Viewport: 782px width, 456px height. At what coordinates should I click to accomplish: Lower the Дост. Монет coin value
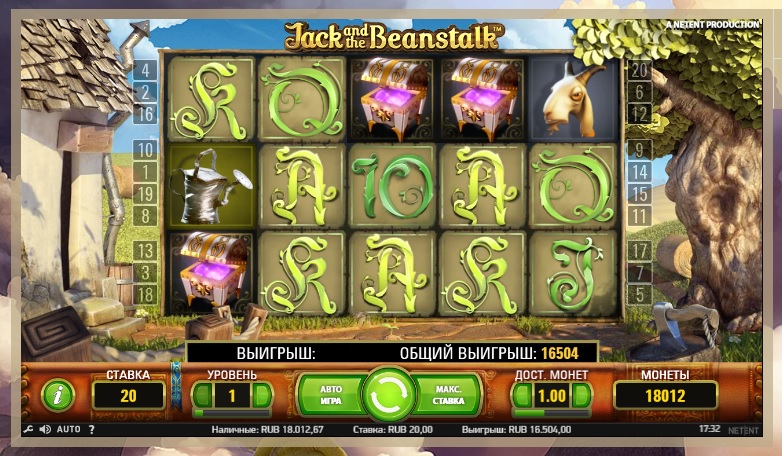pyautogui.click(x=521, y=395)
